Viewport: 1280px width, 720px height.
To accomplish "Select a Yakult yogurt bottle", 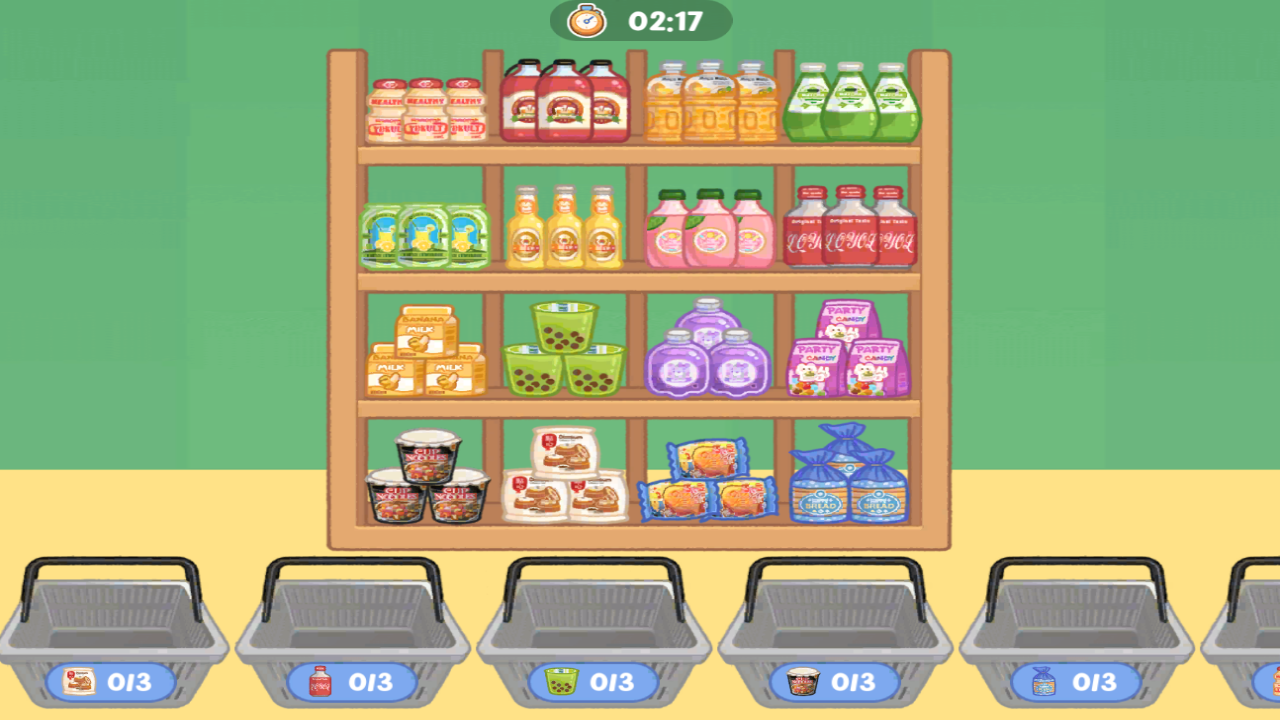I will [x=427, y=105].
